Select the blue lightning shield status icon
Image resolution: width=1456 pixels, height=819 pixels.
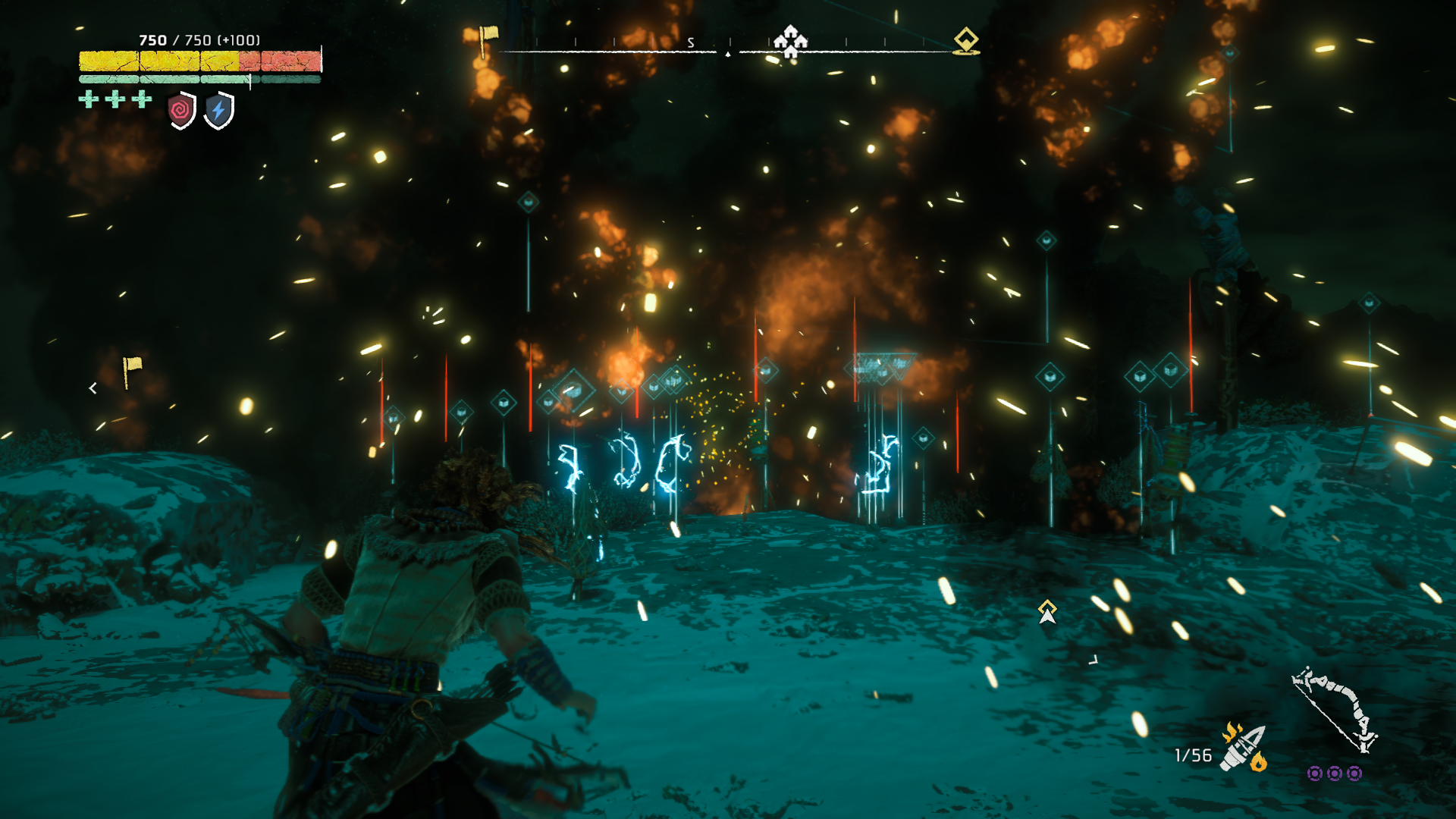click(219, 111)
